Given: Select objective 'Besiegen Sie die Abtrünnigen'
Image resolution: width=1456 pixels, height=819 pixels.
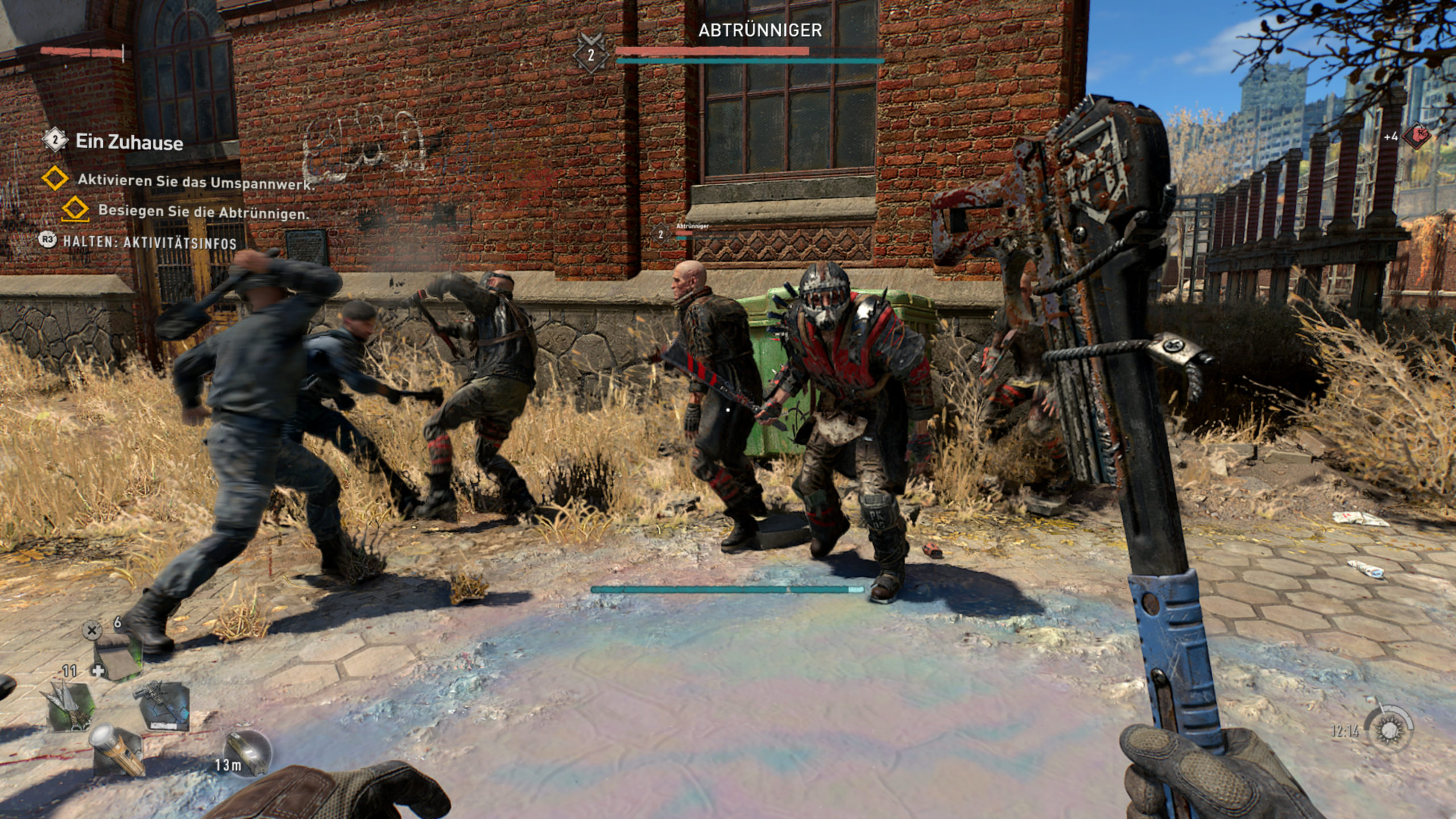Looking at the screenshot, I should (x=203, y=212).
